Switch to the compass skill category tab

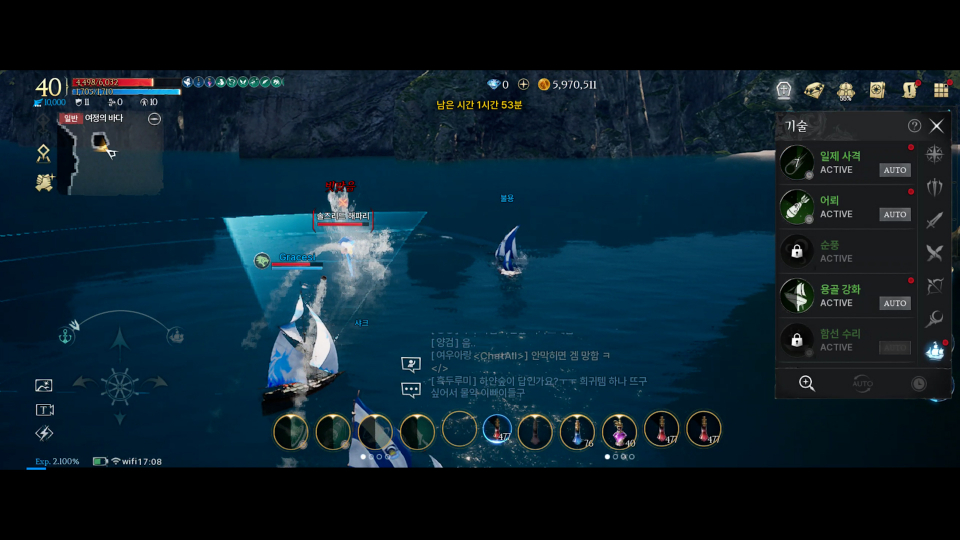pos(935,154)
